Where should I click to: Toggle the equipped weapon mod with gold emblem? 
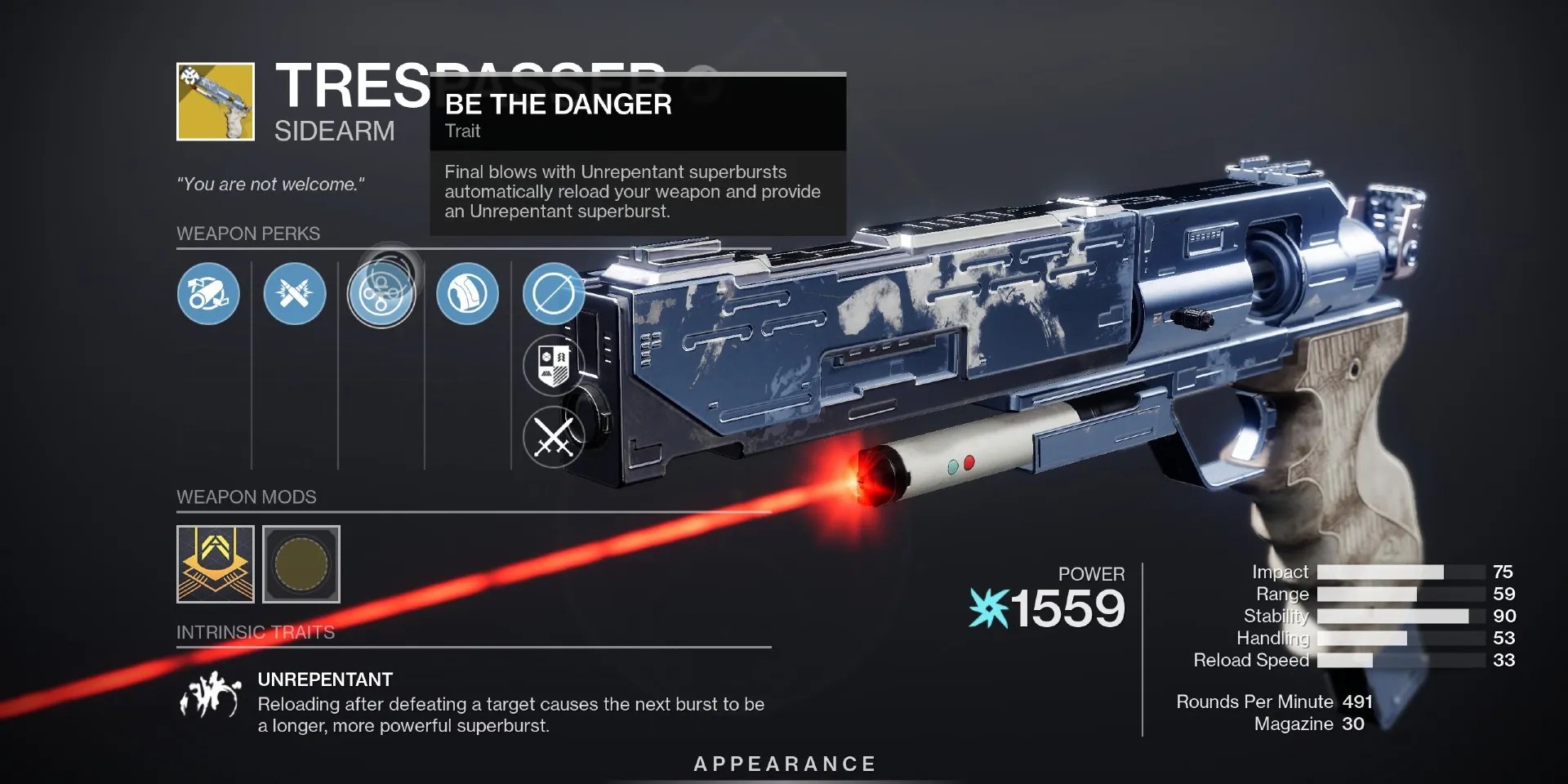pos(215,563)
